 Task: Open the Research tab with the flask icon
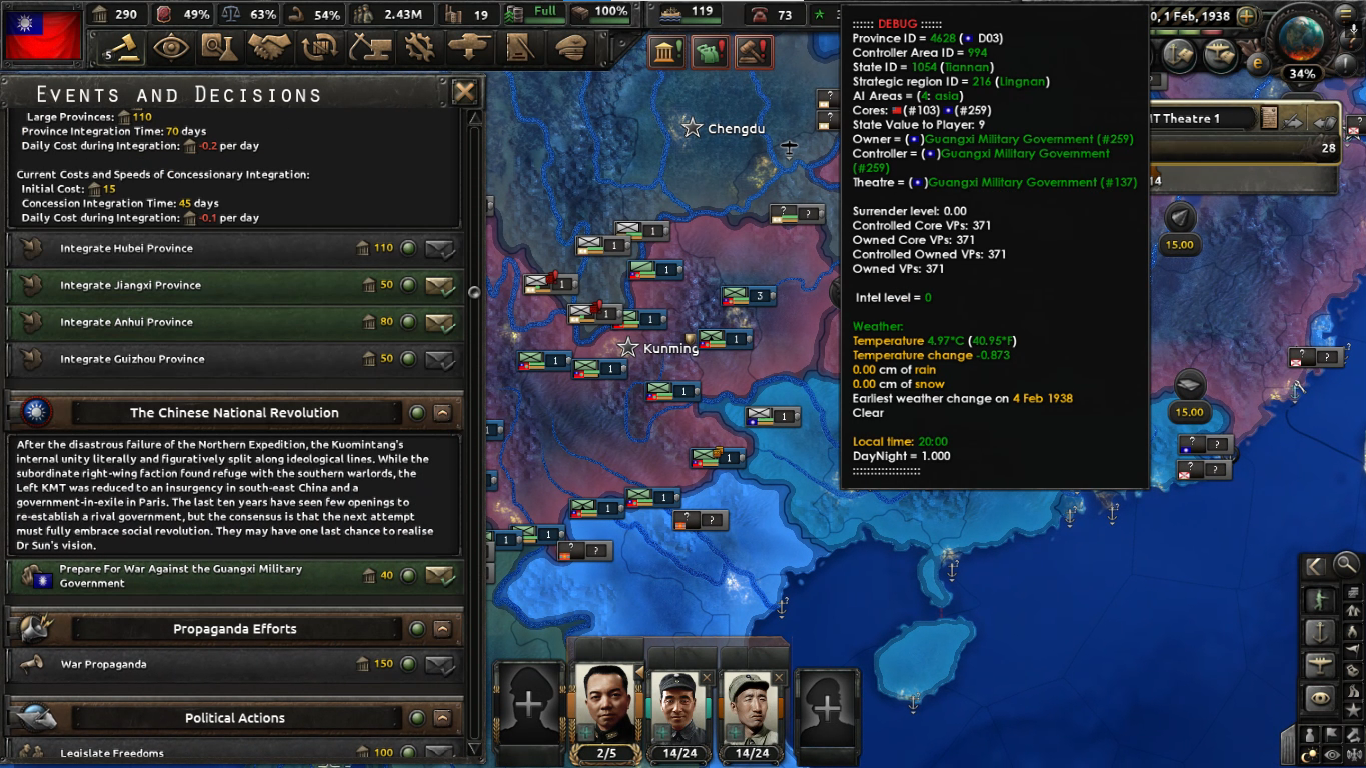[221, 47]
